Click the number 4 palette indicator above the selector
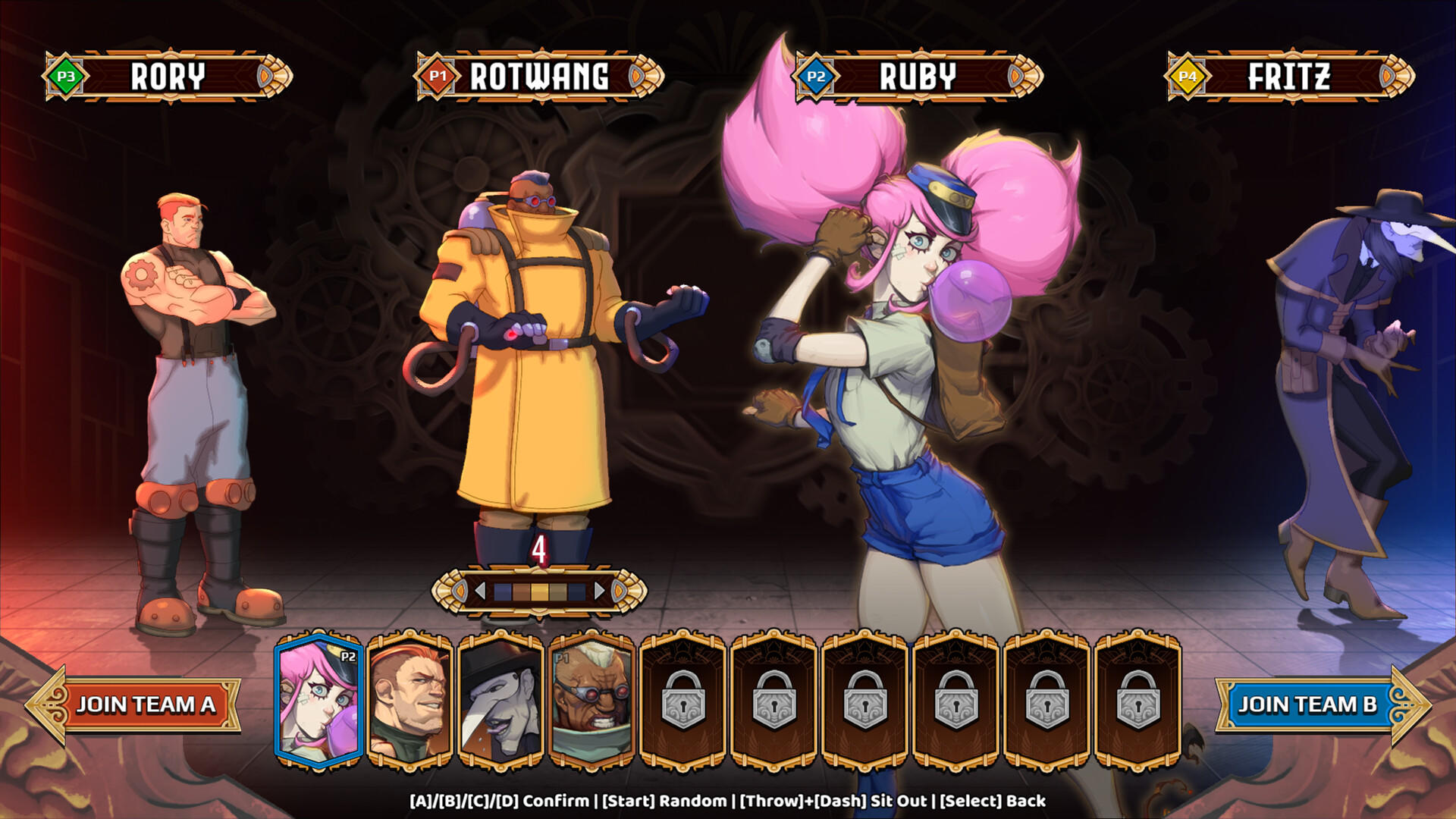Image resolution: width=1456 pixels, height=819 pixels. [540, 548]
